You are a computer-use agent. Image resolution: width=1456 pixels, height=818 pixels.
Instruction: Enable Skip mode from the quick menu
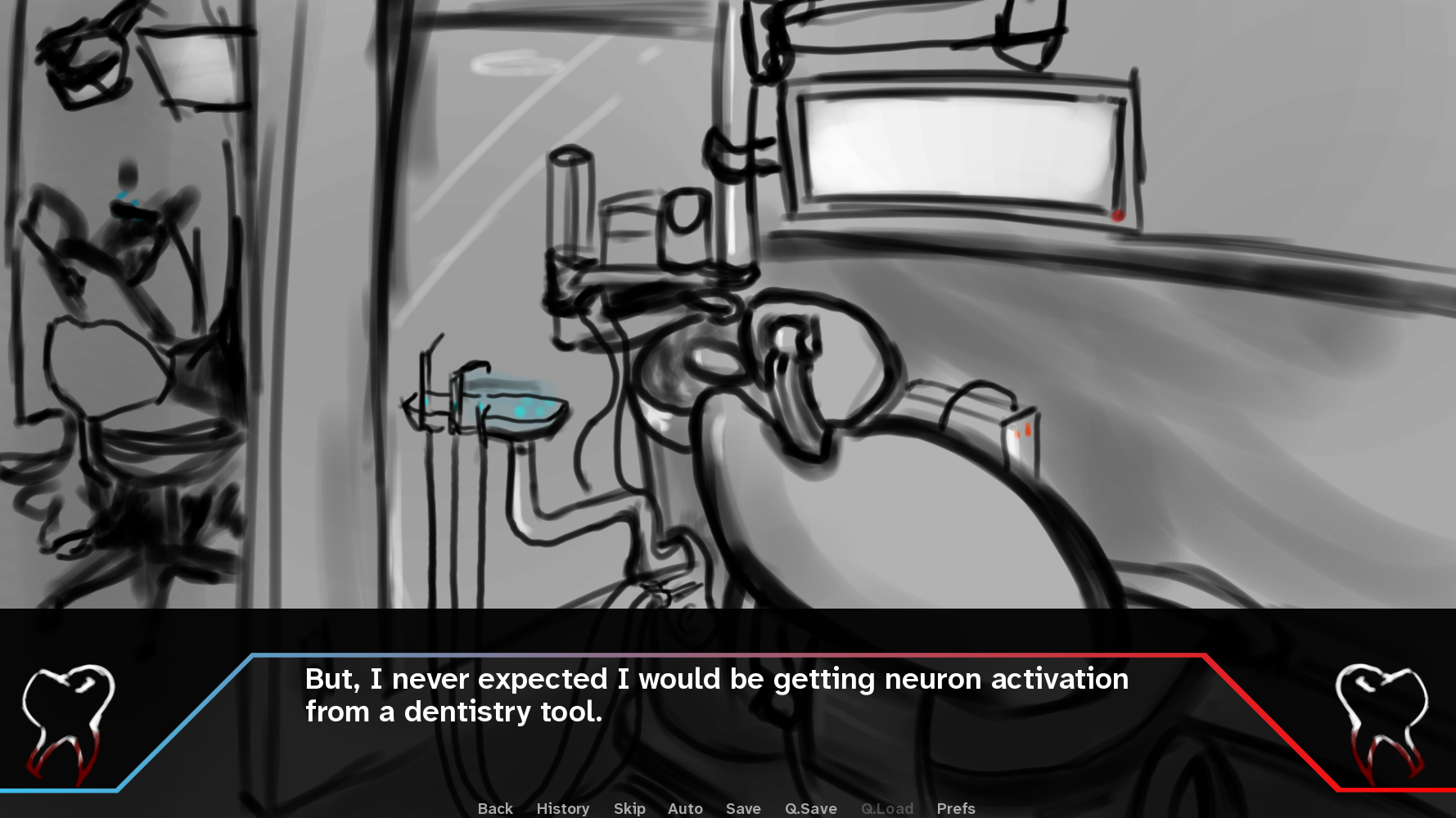[629, 808]
